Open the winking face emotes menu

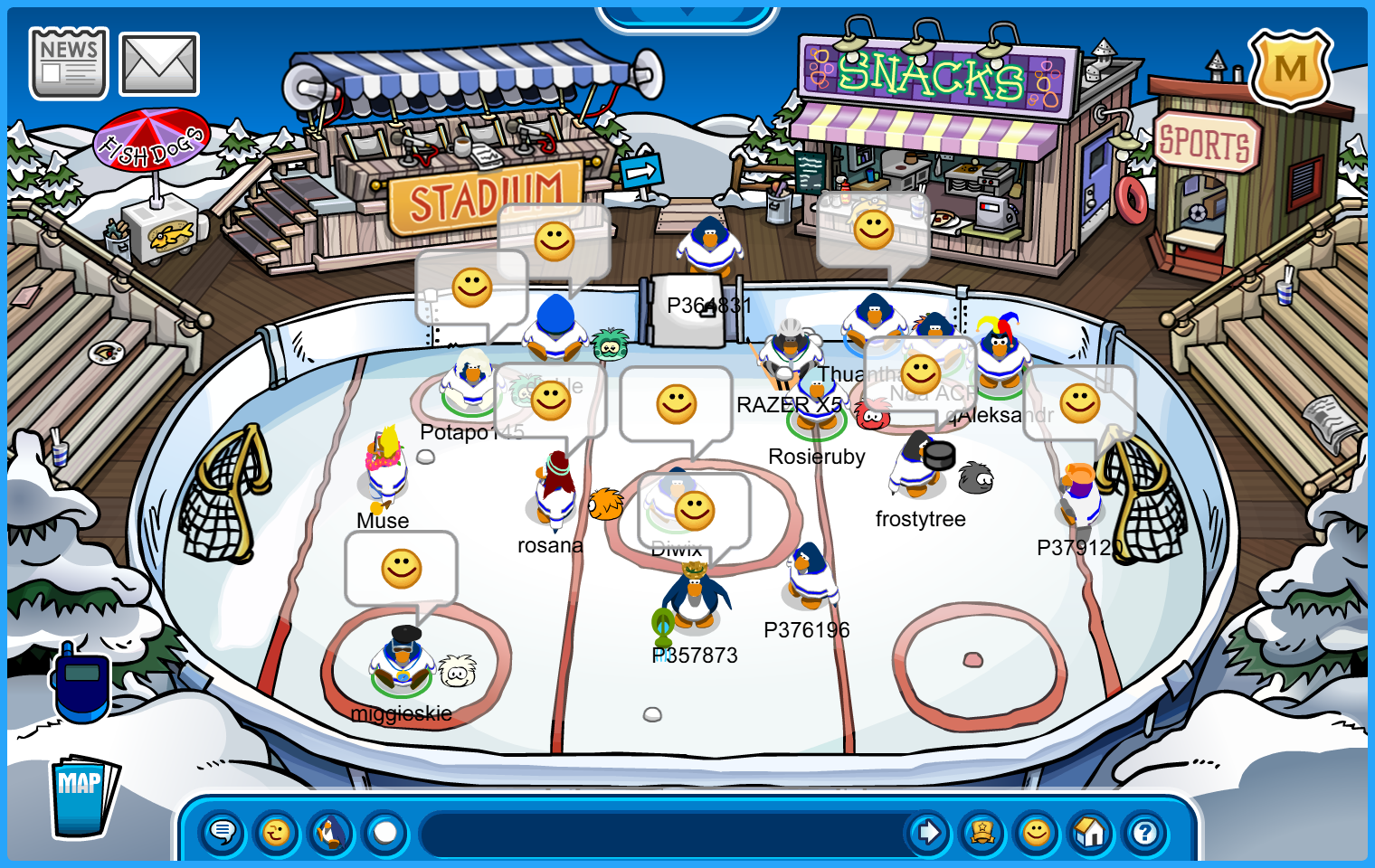tap(277, 832)
